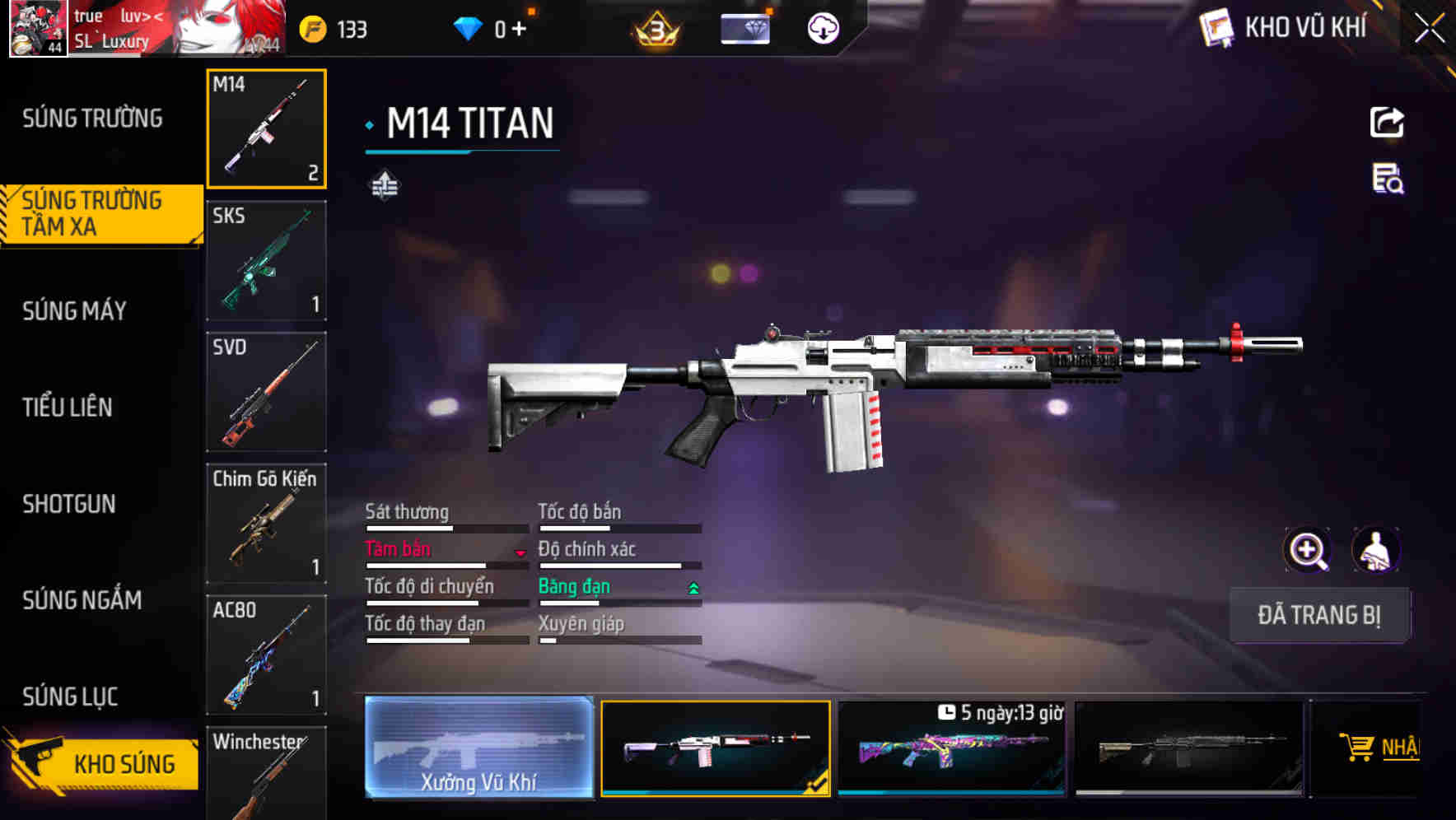
Task: Pick the SVD weapon tile
Action: tap(266, 392)
